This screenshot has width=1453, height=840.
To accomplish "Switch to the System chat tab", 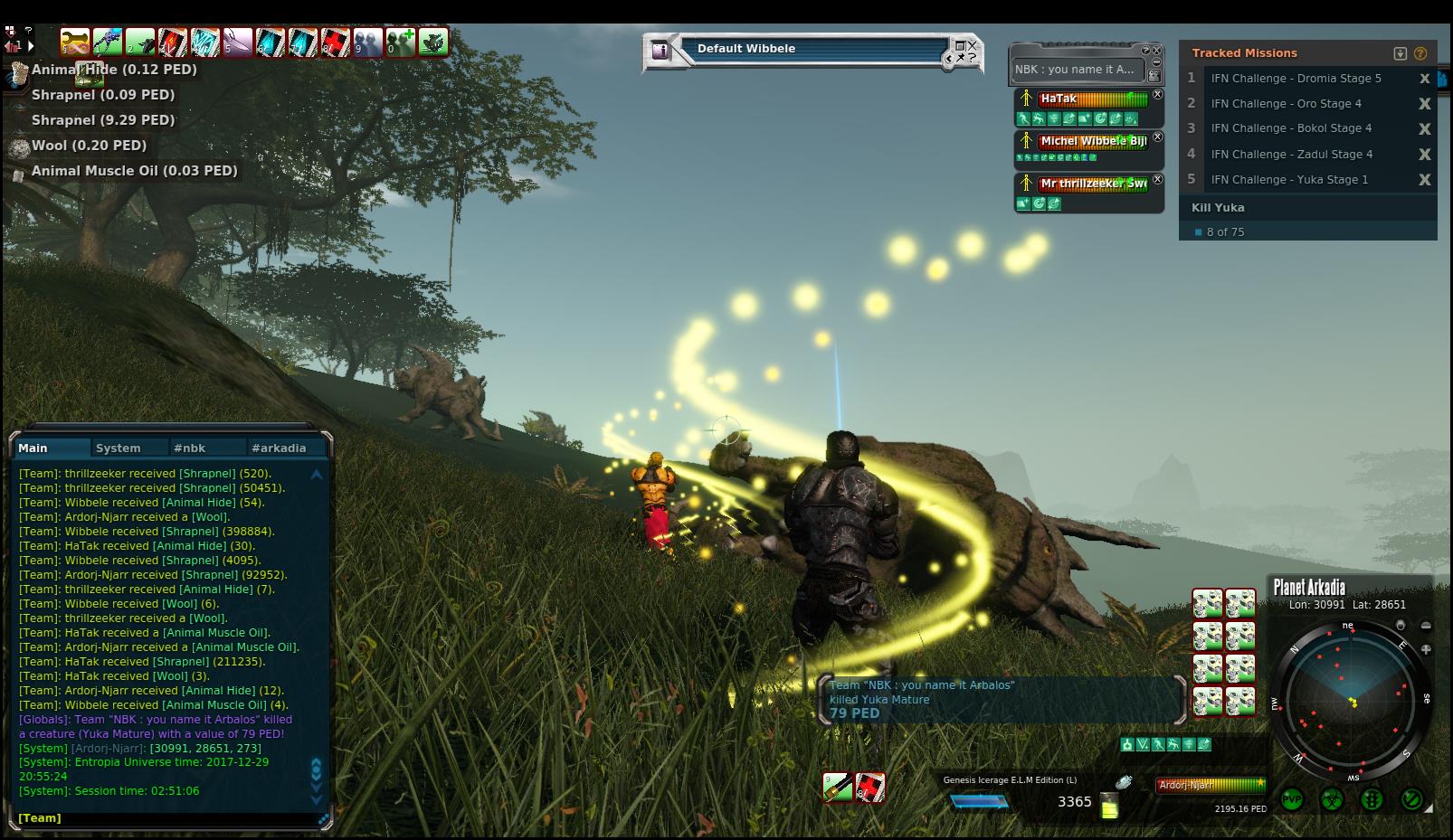I will click(119, 448).
